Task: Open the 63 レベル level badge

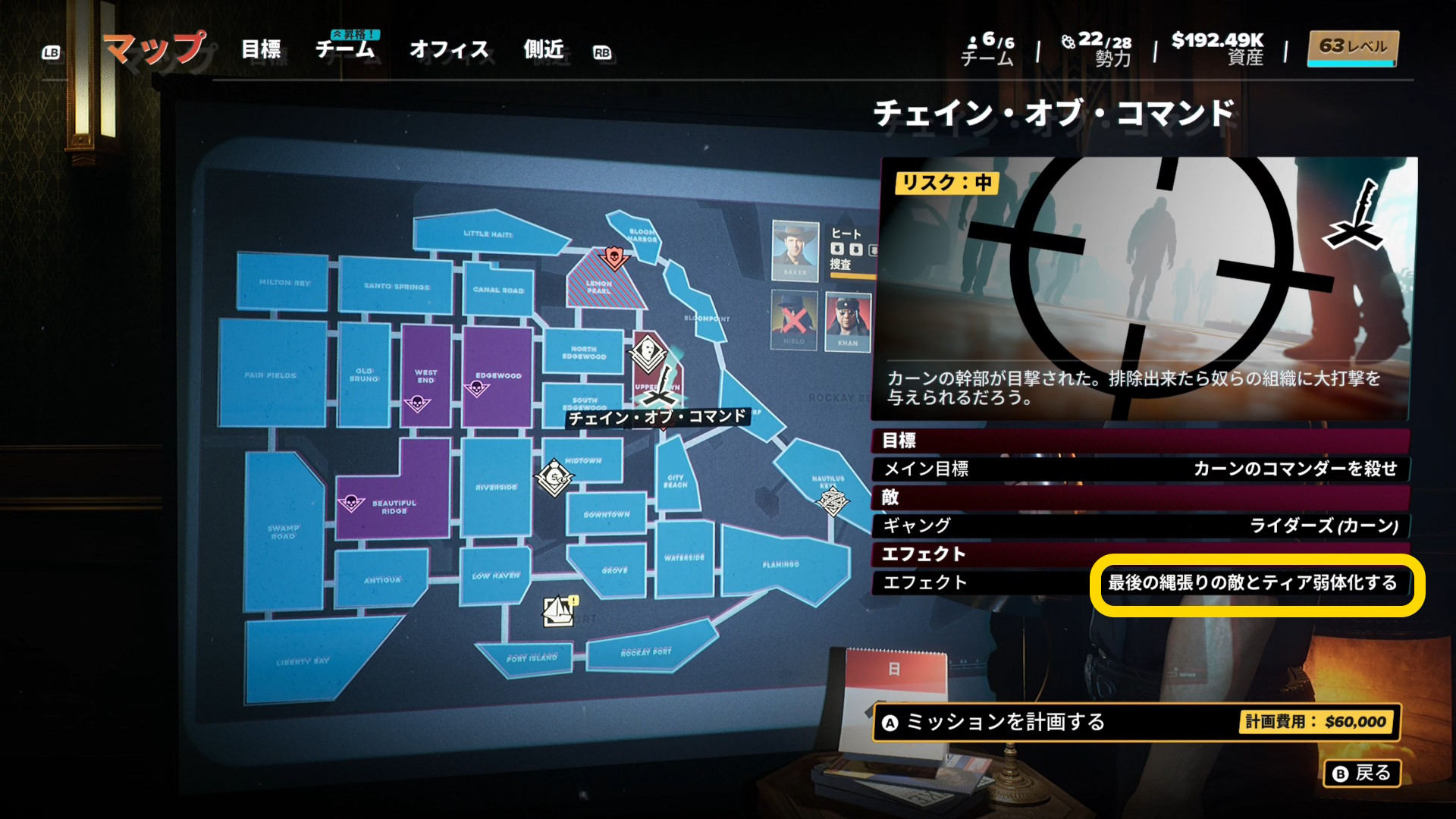Action: [1353, 48]
